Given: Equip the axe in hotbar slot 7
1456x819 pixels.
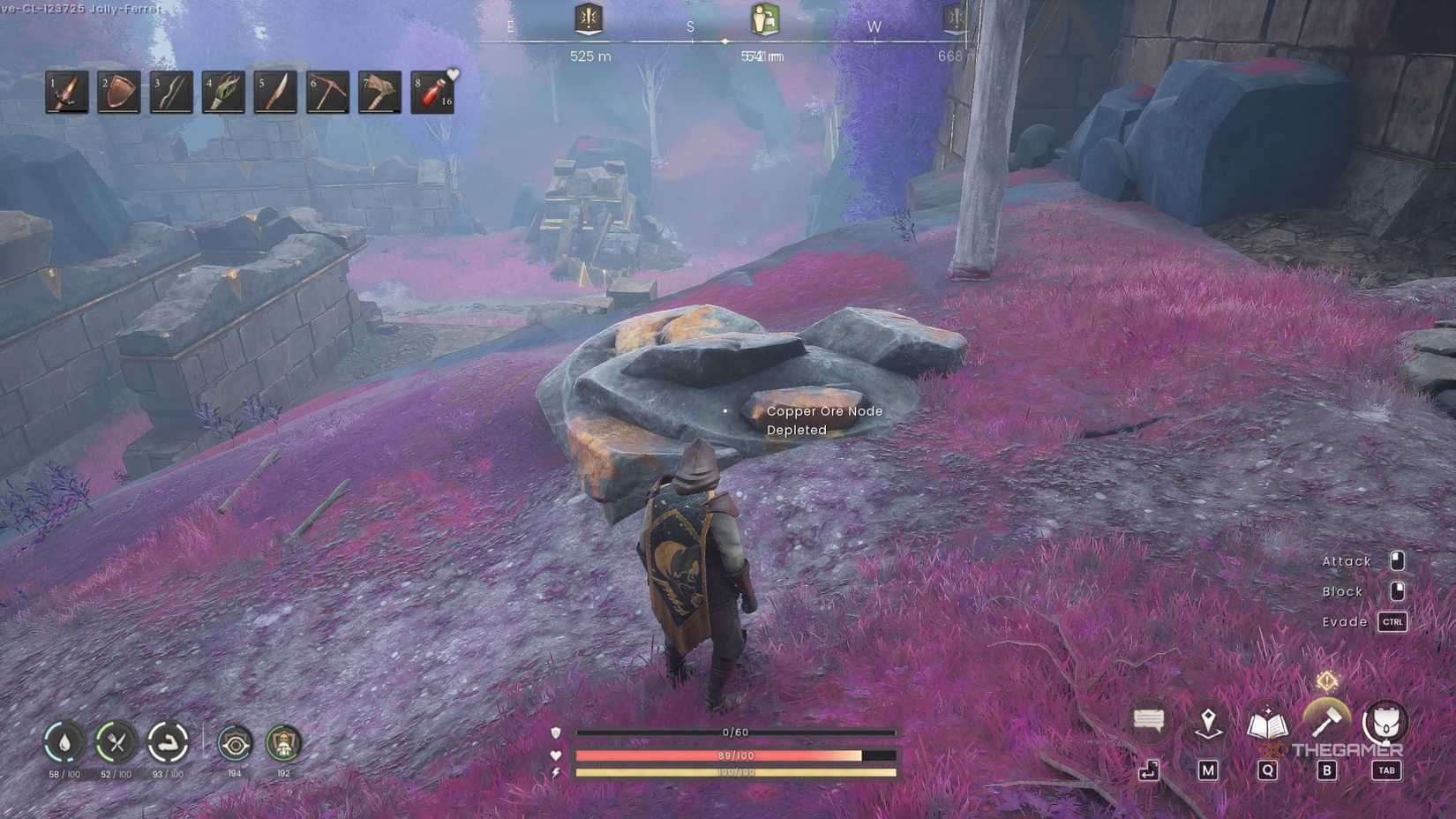Looking at the screenshot, I should [379, 92].
